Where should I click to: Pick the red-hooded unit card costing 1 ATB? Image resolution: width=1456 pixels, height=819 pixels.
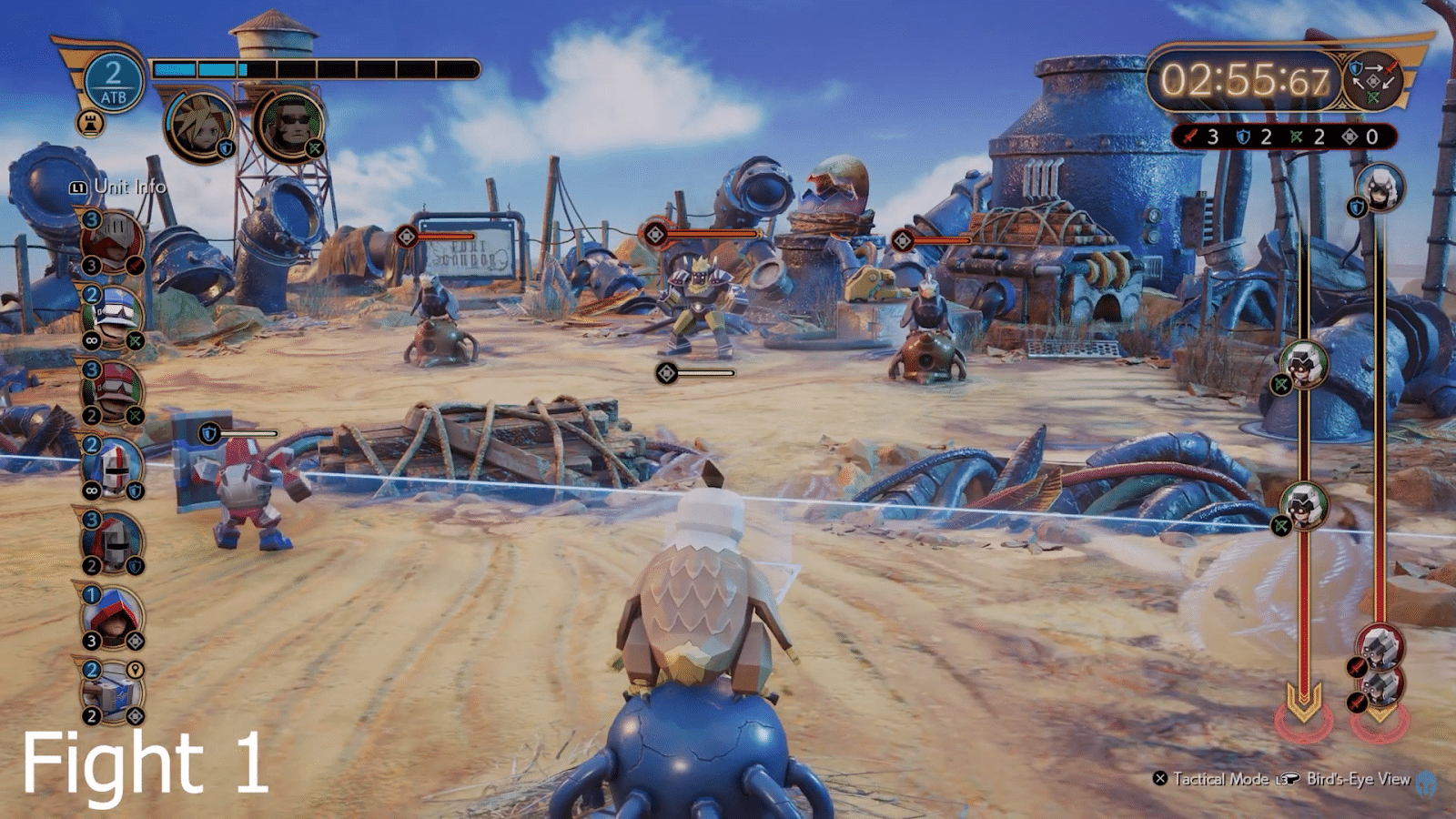coord(113,618)
